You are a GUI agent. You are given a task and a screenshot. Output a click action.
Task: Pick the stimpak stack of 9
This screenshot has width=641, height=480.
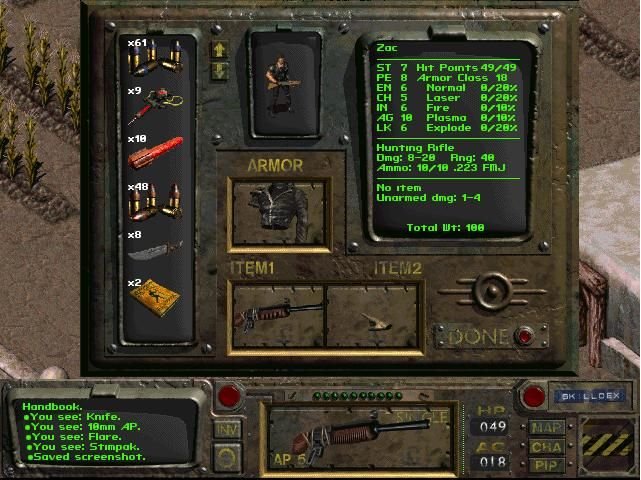coord(157,106)
